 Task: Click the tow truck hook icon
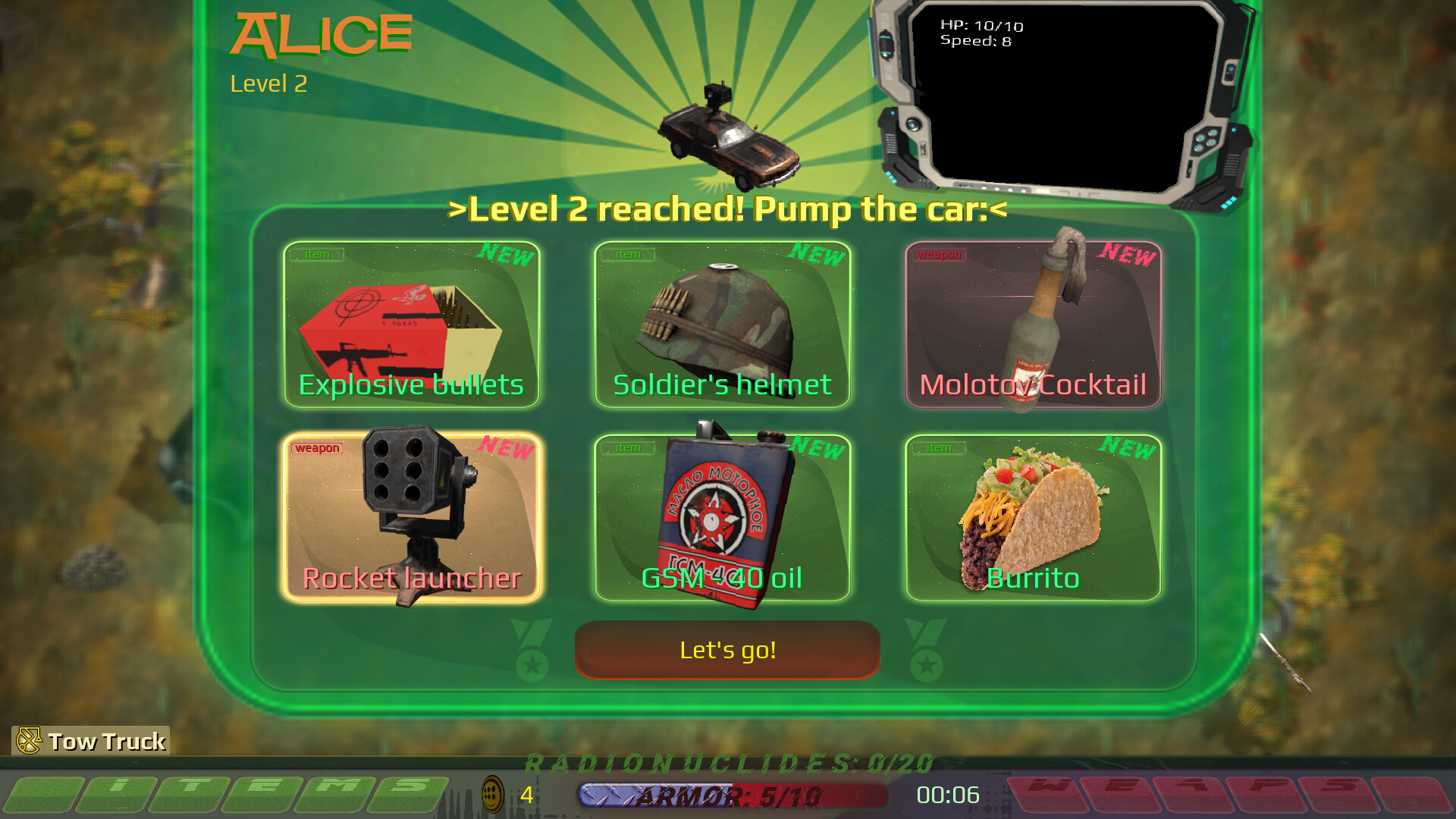tap(30, 740)
